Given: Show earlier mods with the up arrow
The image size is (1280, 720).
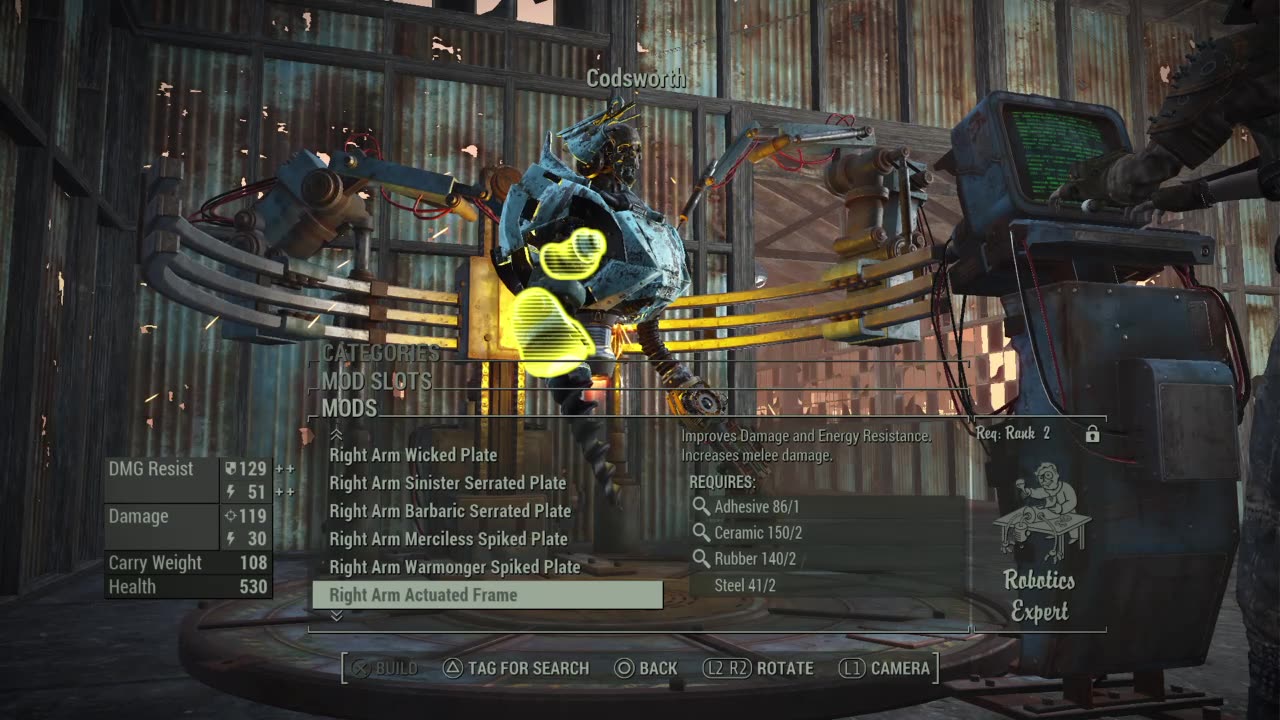Looking at the screenshot, I should [x=336, y=434].
